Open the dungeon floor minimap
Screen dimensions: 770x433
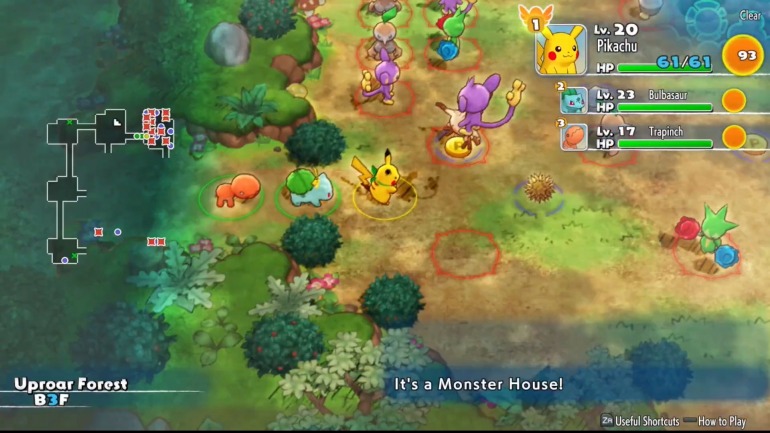pos(111,183)
